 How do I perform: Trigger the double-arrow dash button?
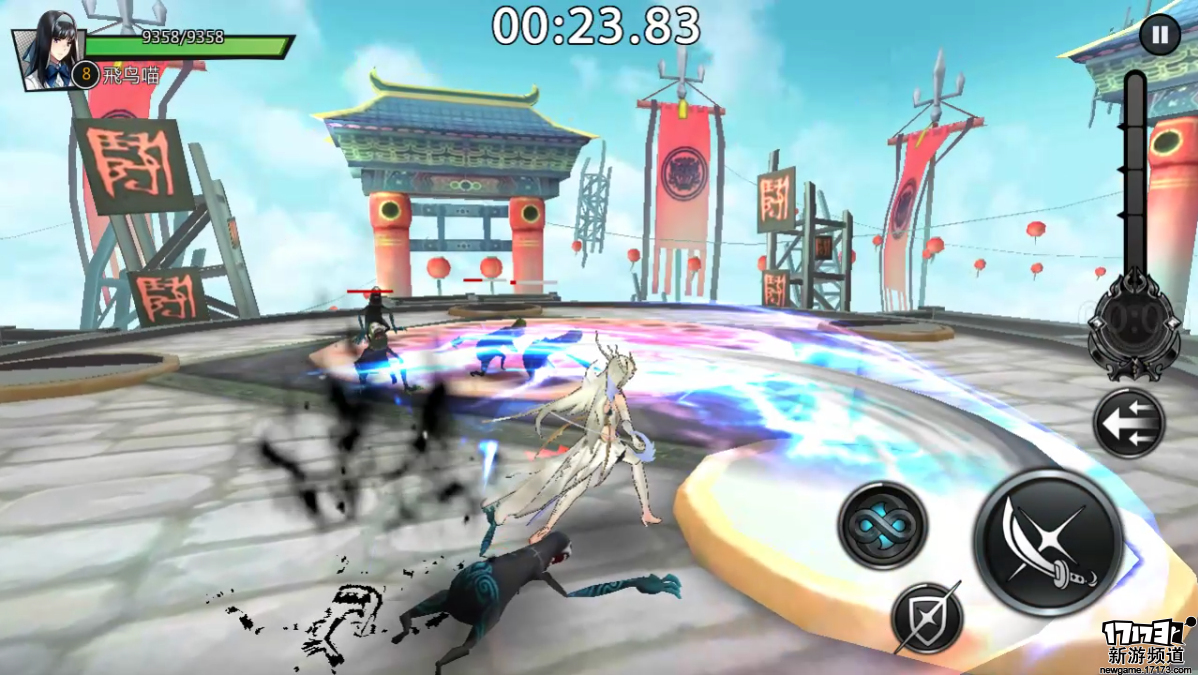tap(1129, 423)
